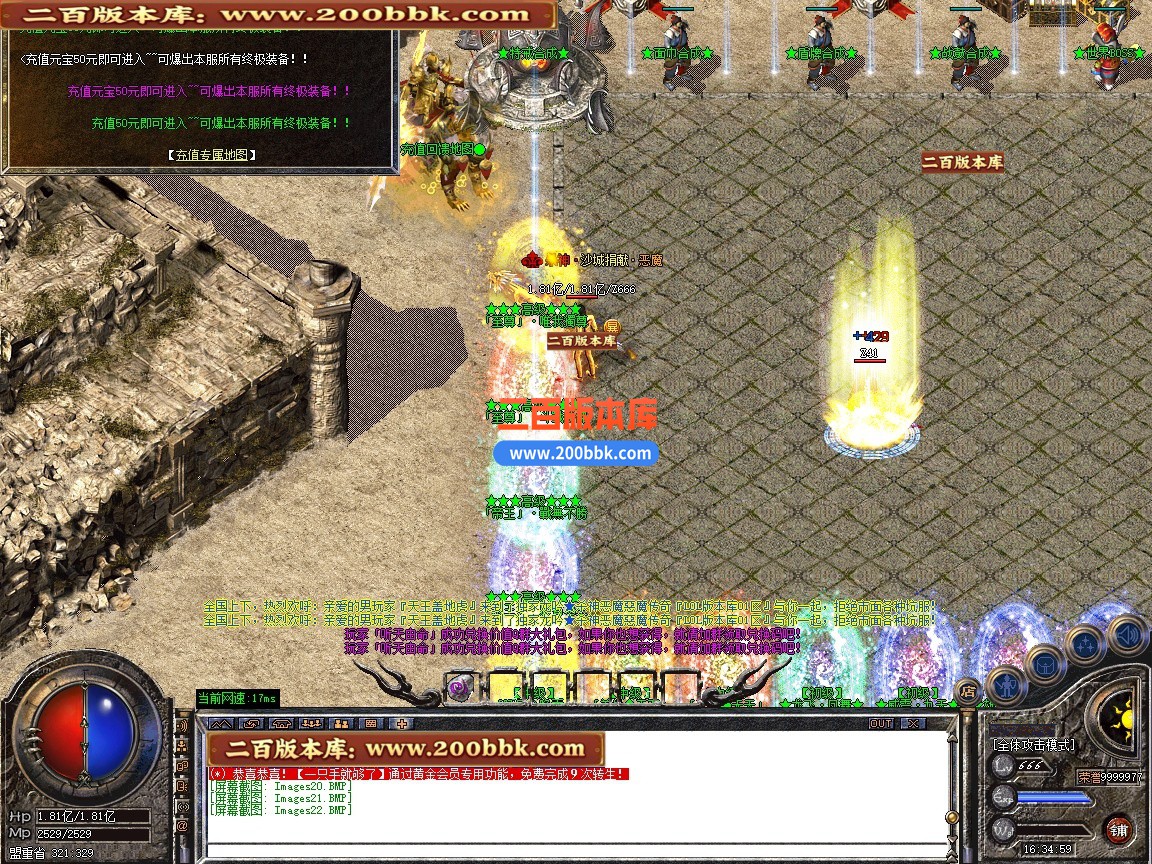1152x864 pixels.
Task: Toggle sound with the speaker icon
Action: point(1127,633)
